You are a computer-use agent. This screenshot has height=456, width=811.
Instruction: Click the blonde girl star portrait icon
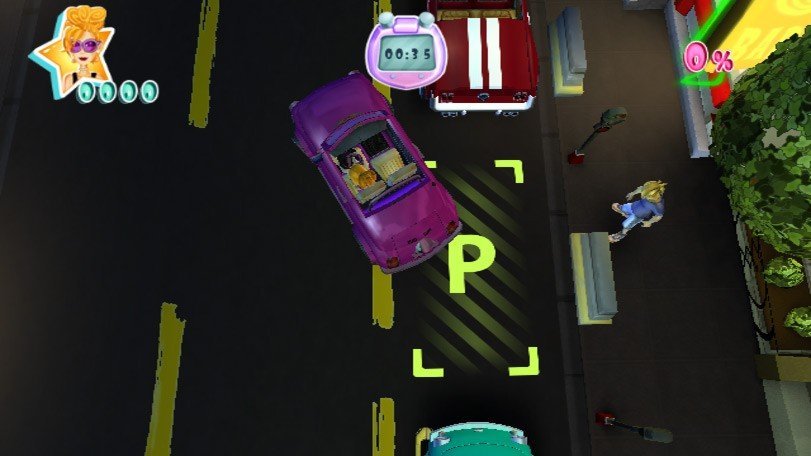(76, 47)
